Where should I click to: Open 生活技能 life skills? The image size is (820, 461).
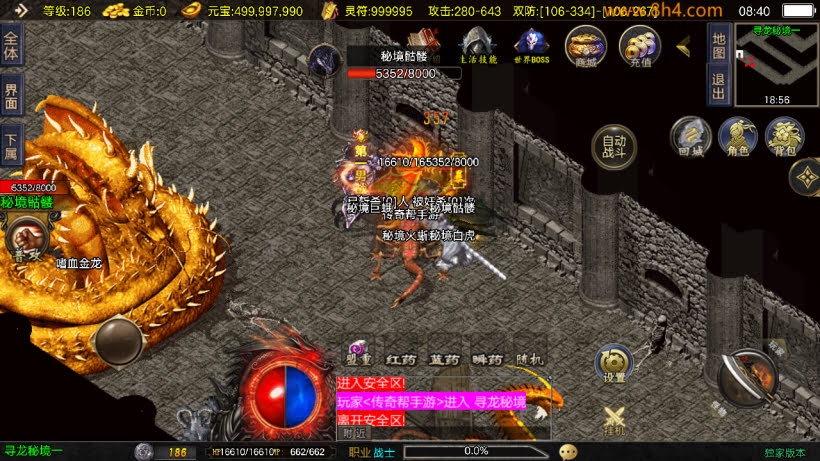[477, 45]
